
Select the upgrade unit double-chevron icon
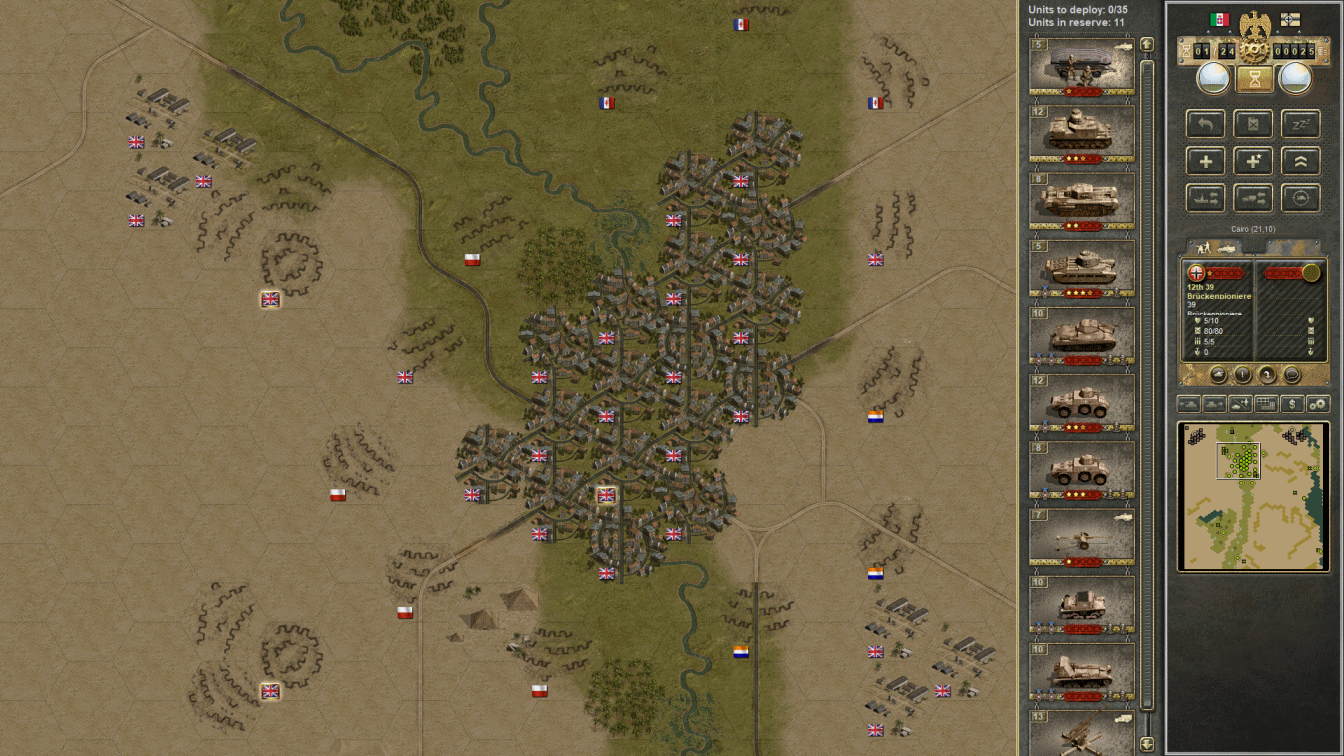[1301, 160]
